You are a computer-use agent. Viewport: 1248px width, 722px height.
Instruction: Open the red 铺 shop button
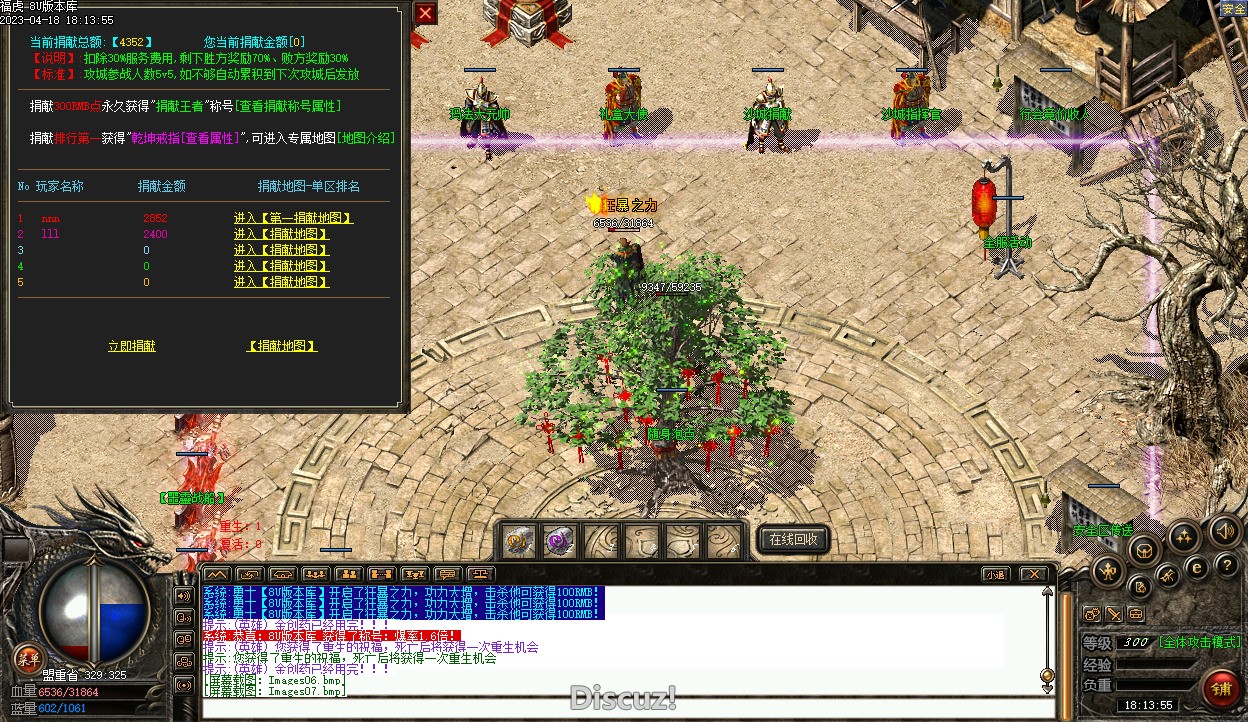pos(1221,688)
